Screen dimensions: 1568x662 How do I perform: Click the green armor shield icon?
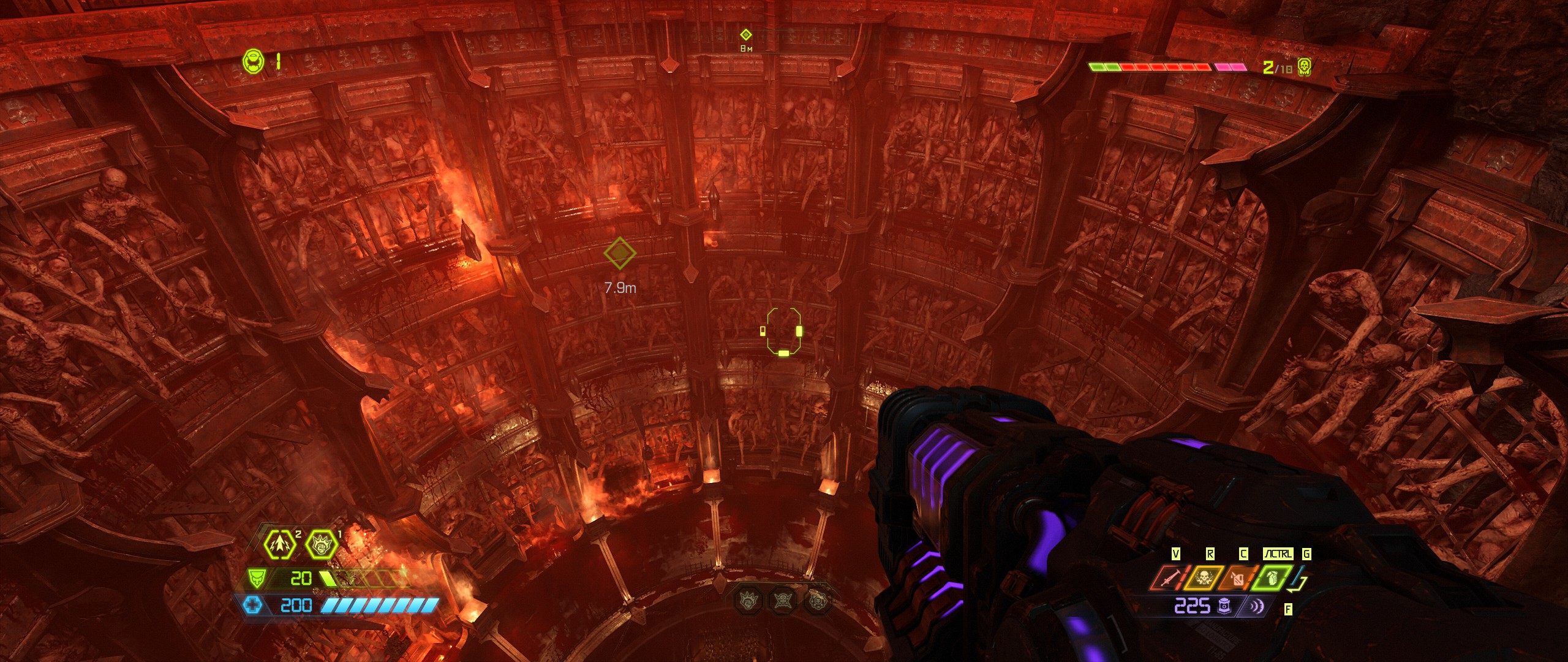pyautogui.click(x=256, y=578)
